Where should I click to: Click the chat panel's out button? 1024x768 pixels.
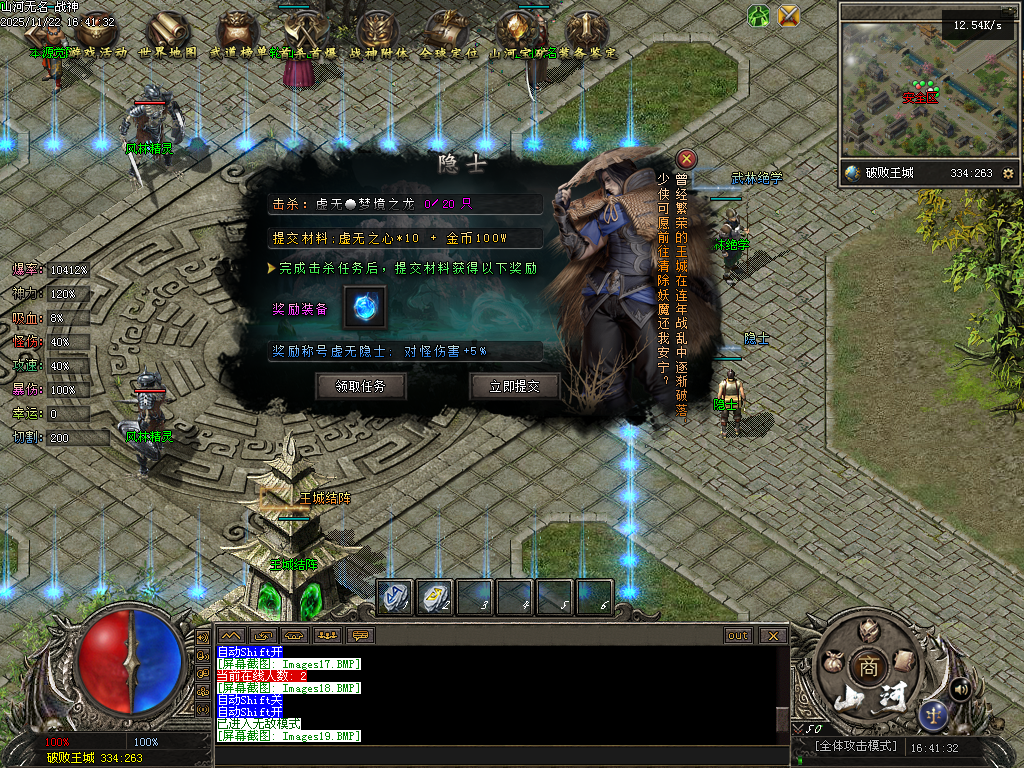point(738,635)
